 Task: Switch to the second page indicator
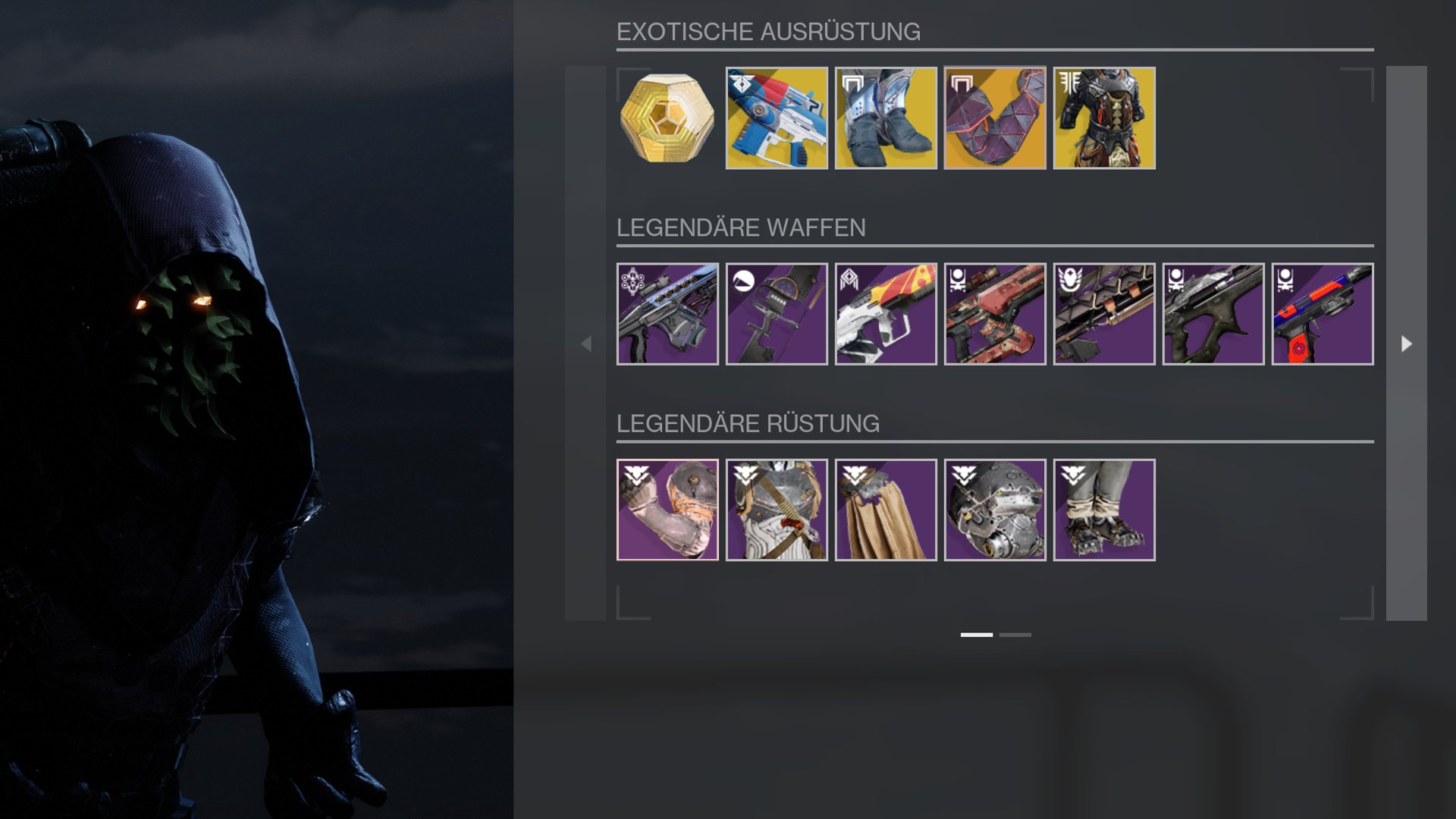1015,635
